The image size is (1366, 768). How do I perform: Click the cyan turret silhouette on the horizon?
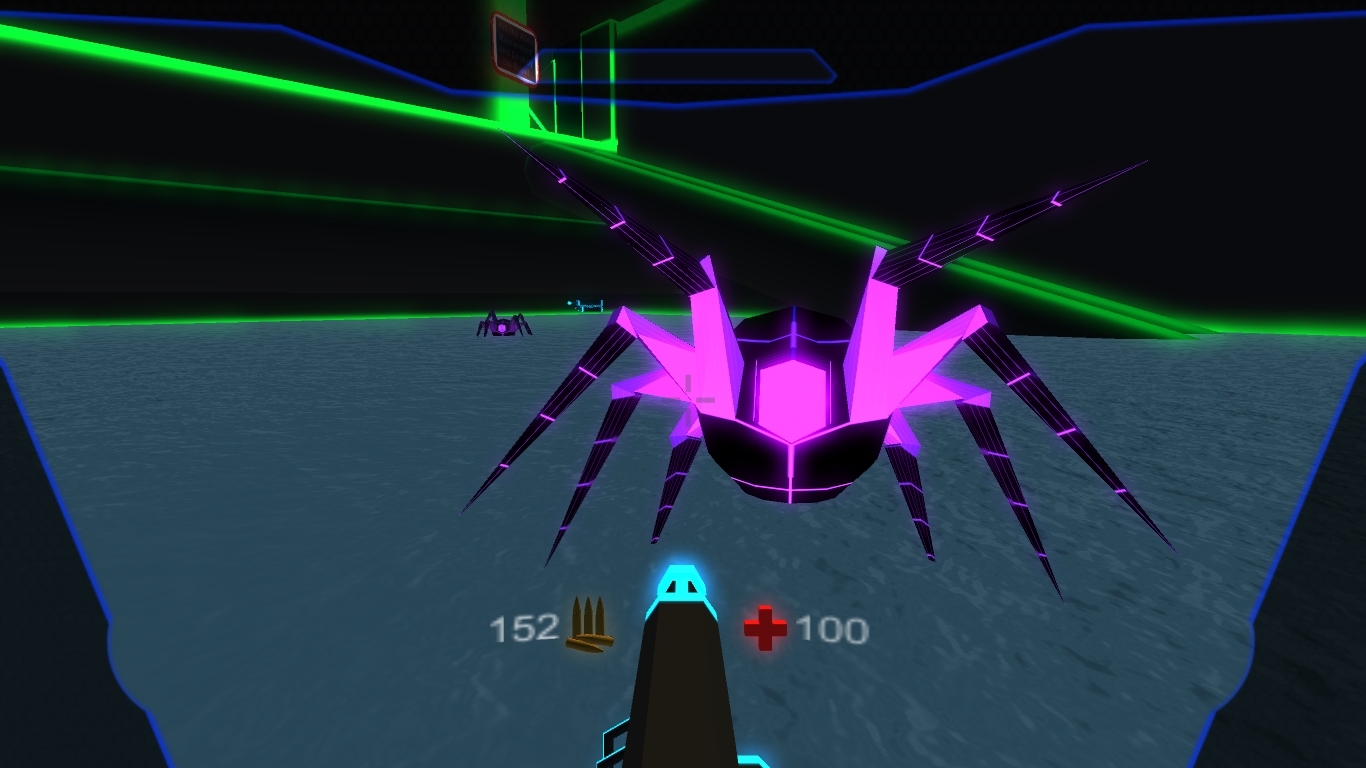pyautogui.click(x=586, y=304)
